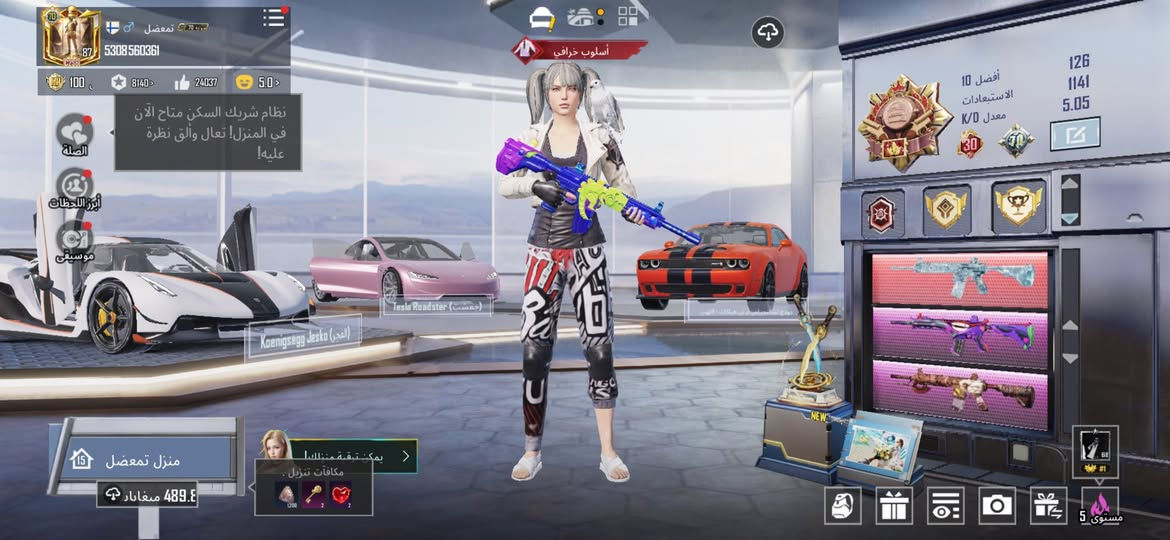The image size is (1170, 540).
Task: Click the cloud download icon near the top
Action: 767,33
